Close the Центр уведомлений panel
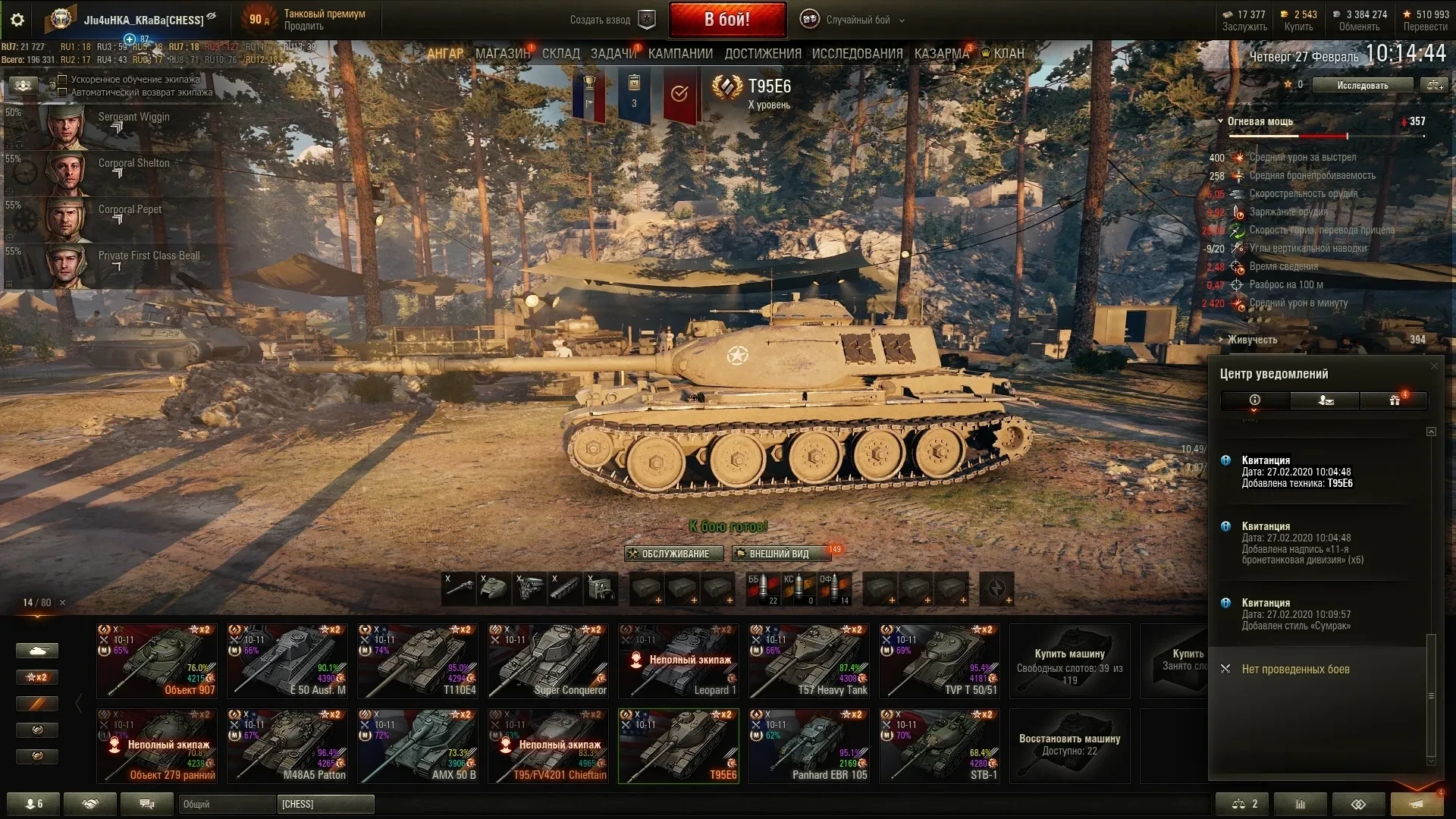This screenshot has height=819, width=1456. pyautogui.click(x=1433, y=366)
